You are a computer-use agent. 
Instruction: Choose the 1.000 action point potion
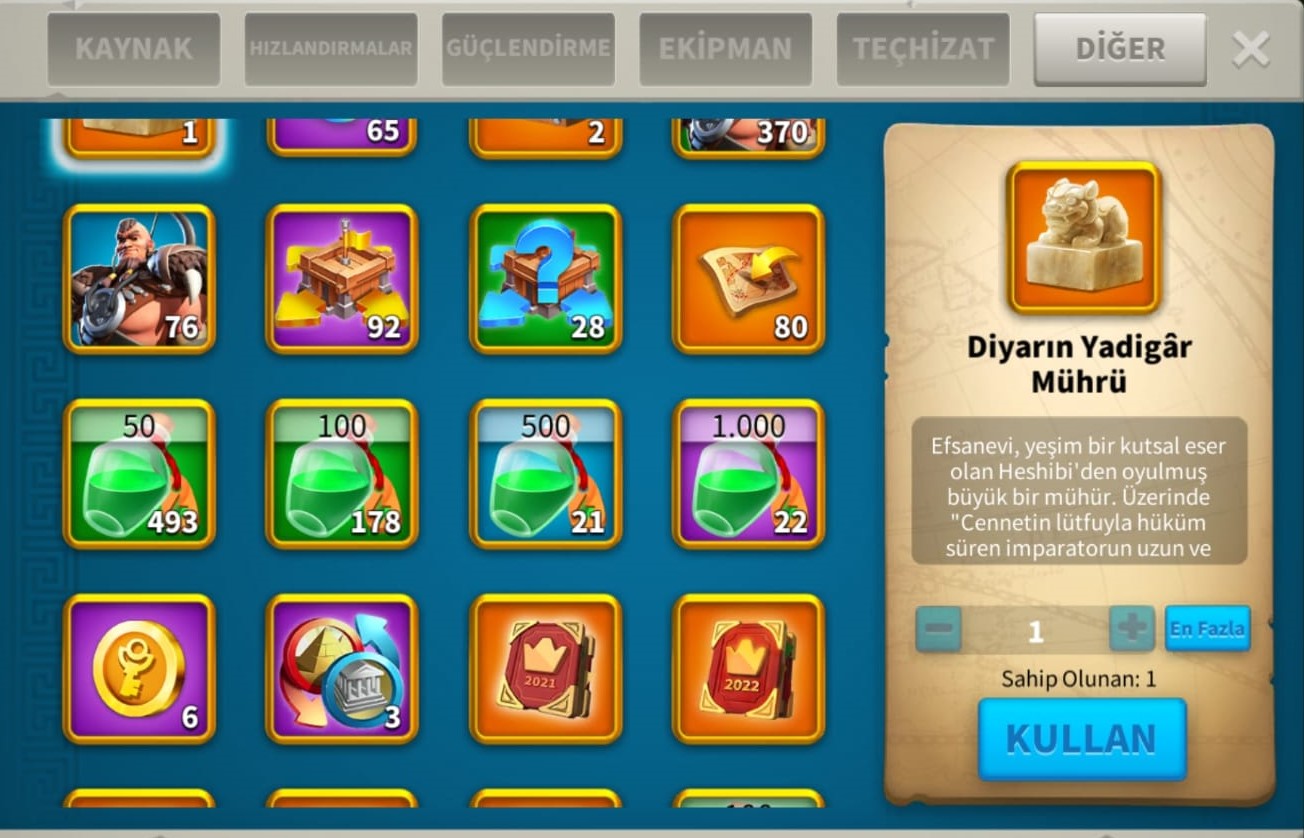[x=749, y=474]
